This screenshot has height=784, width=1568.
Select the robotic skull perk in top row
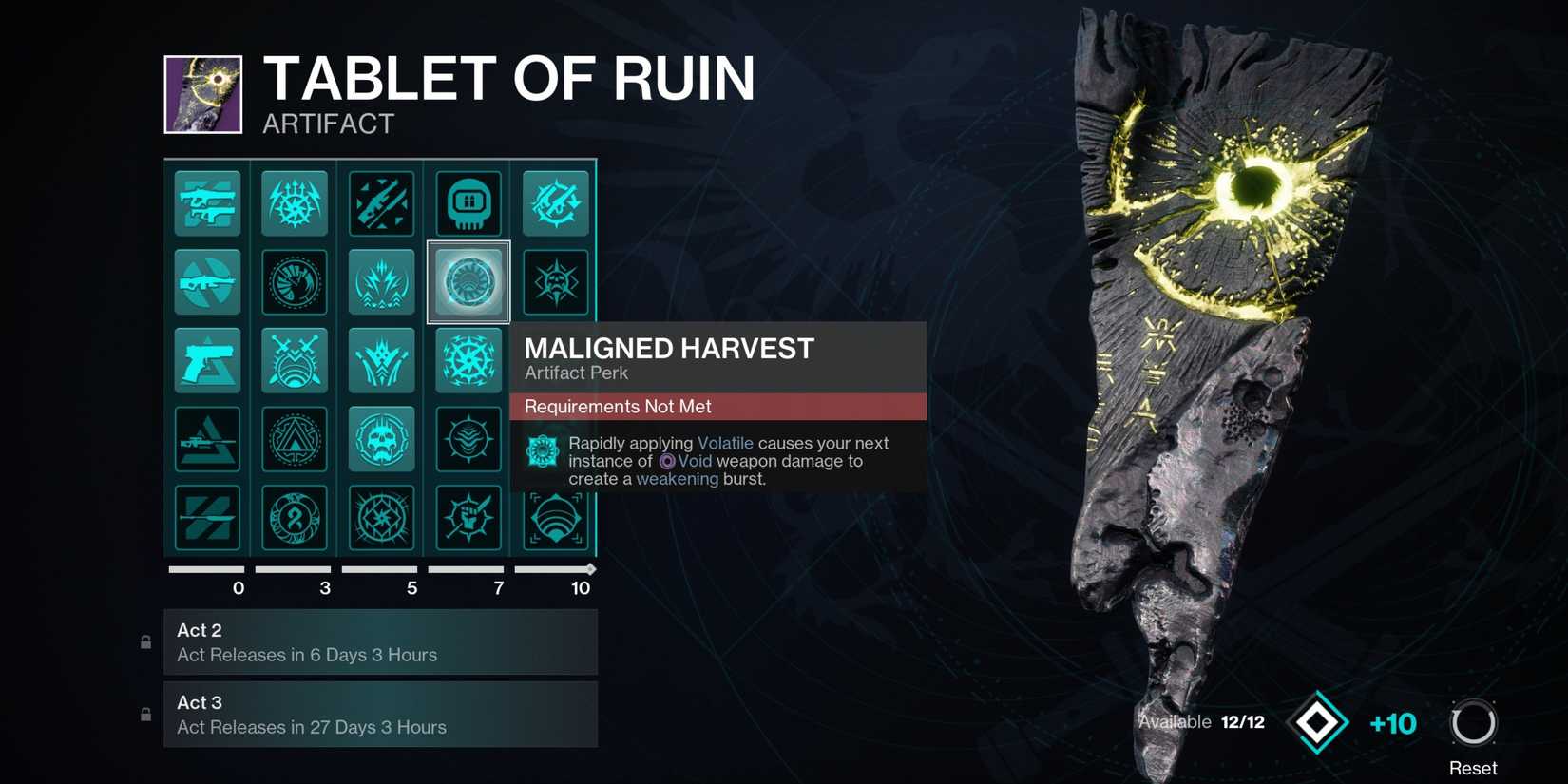tap(468, 203)
